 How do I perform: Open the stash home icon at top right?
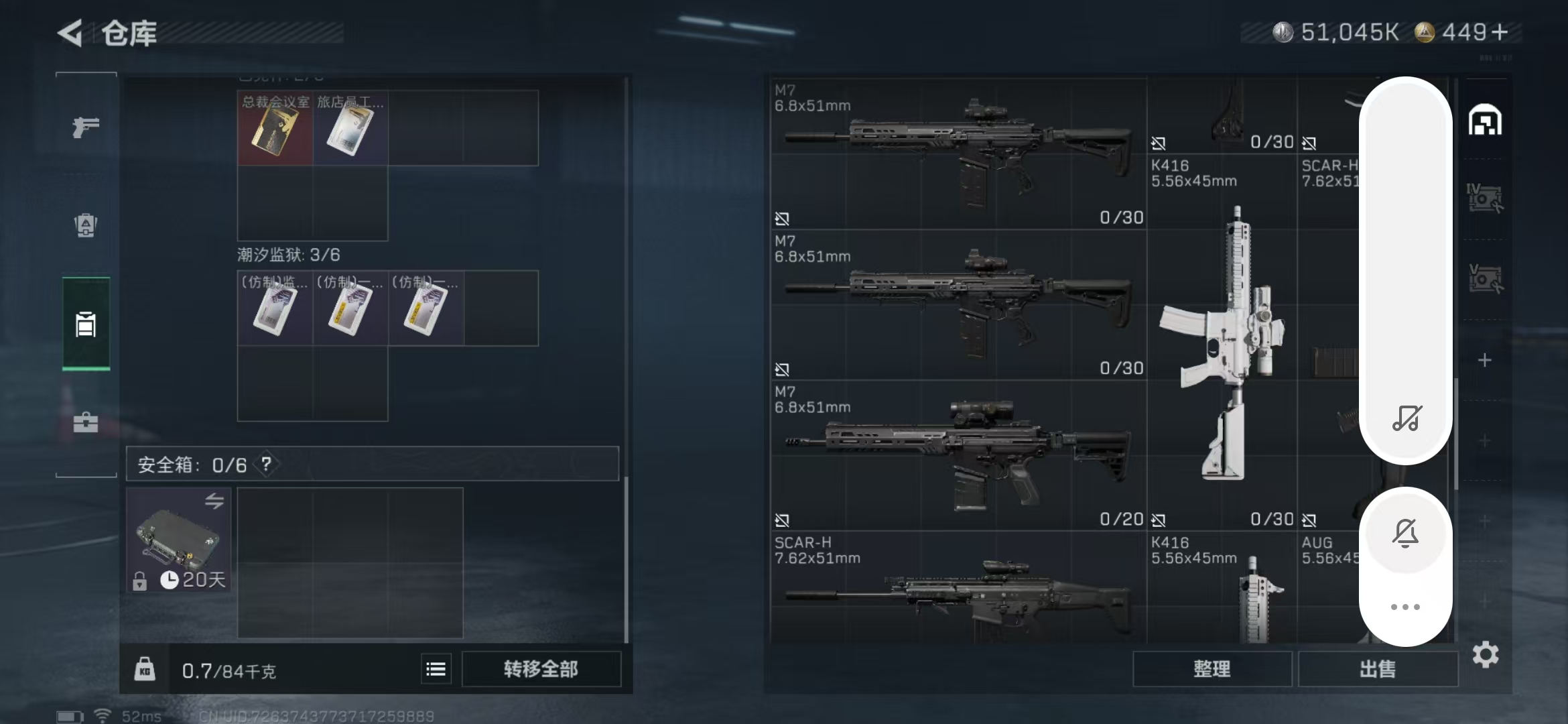[x=1485, y=121]
